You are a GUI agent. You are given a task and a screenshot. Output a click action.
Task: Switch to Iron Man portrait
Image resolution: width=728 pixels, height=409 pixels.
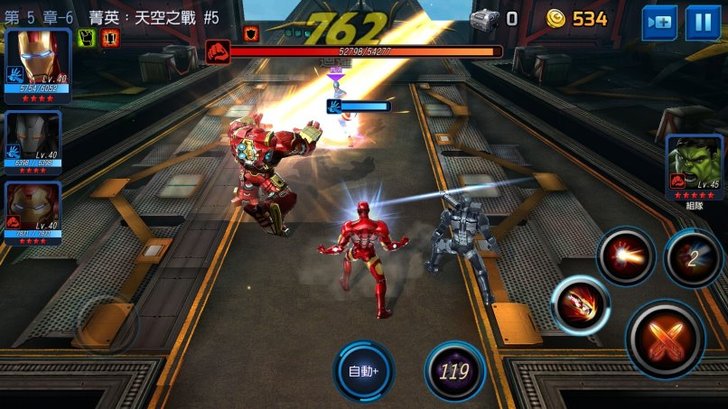click(38, 63)
